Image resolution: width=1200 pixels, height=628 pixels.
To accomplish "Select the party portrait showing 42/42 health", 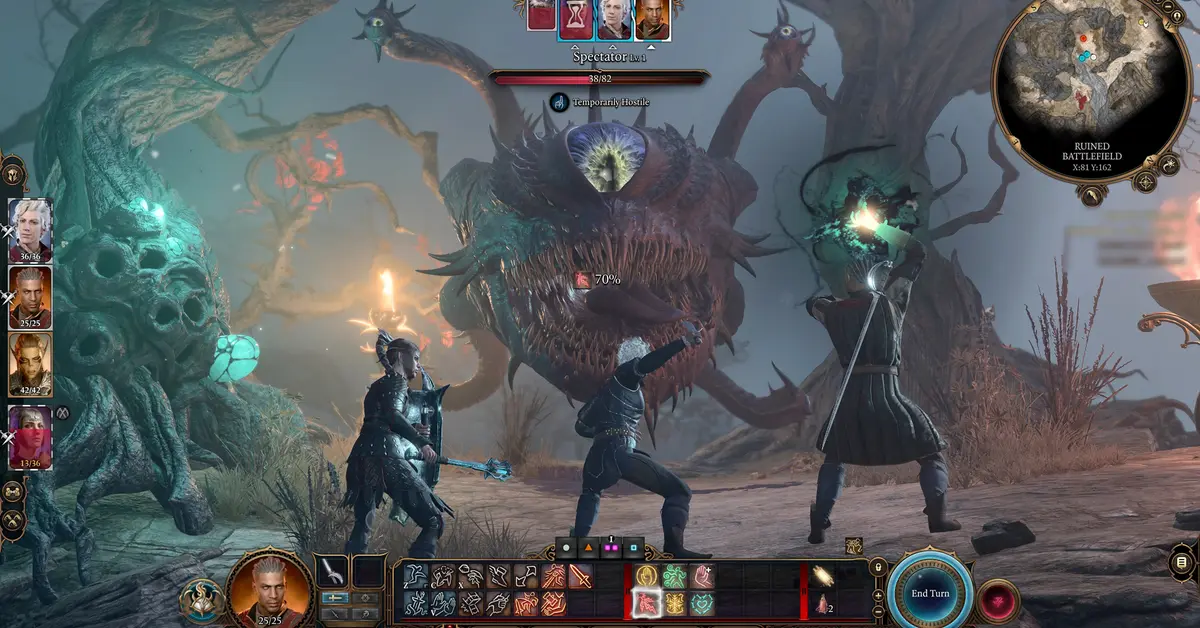I will (30, 364).
